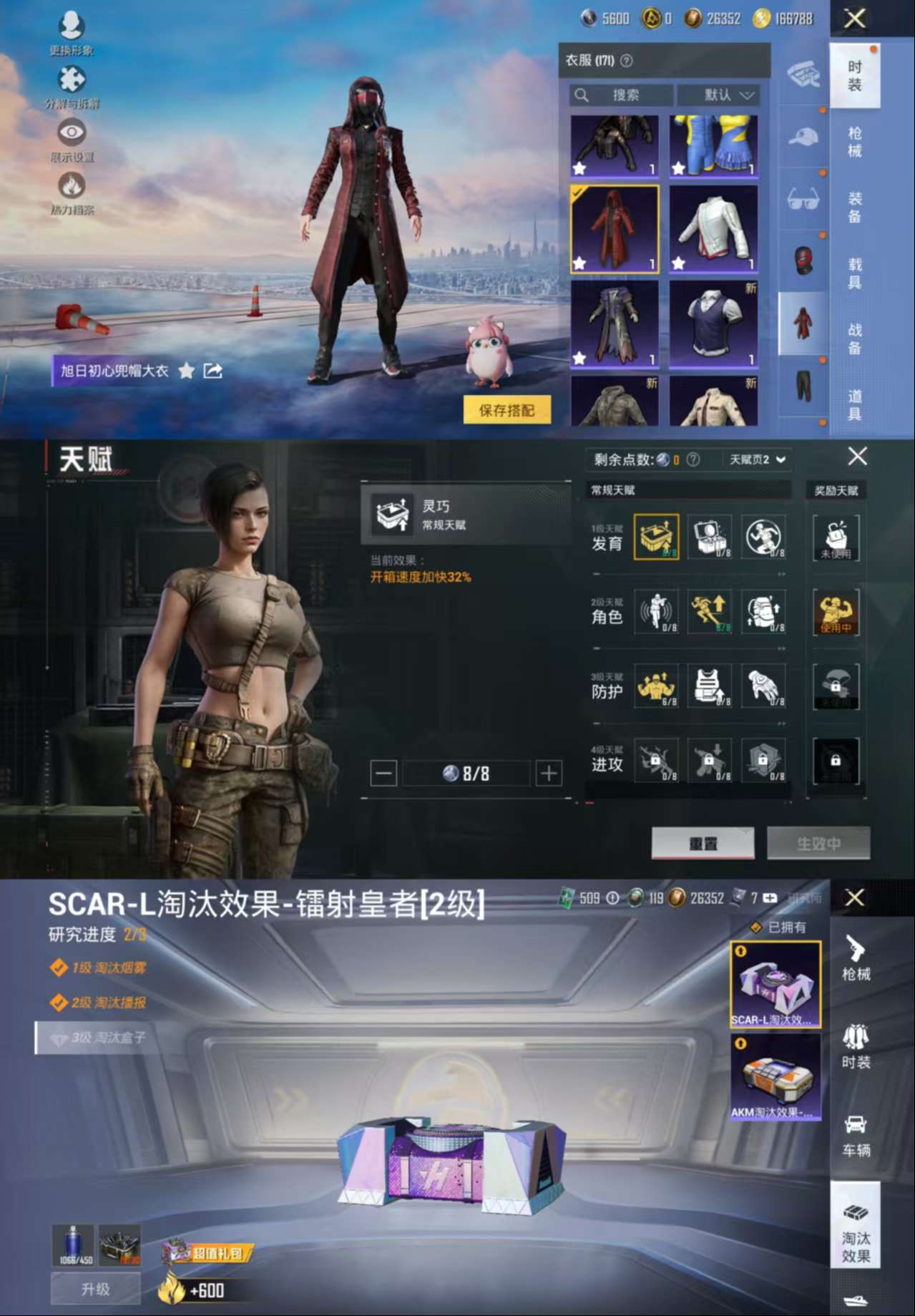Viewport: 915px width, 1316px height.
Task: Decrease talent points with the minus button
Action: (x=383, y=774)
